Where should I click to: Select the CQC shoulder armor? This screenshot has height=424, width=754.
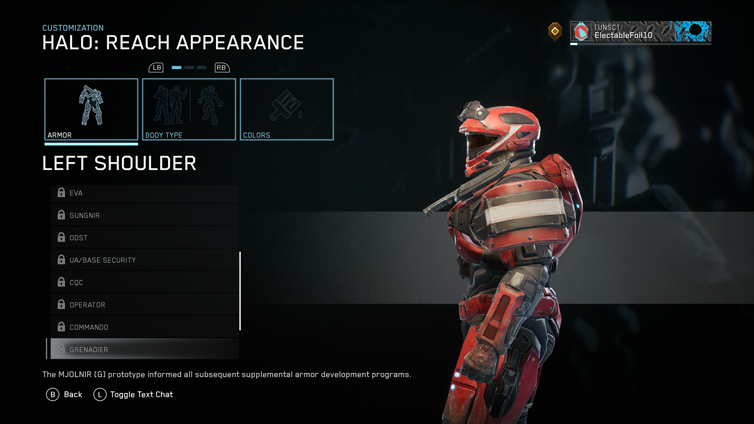pos(144,282)
